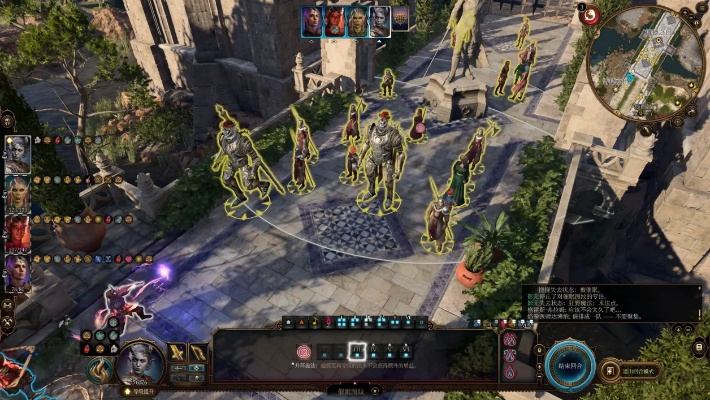Select the highlighted hotbar spell slot
Screen dimensions: 710x400
click(x=355, y=352)
